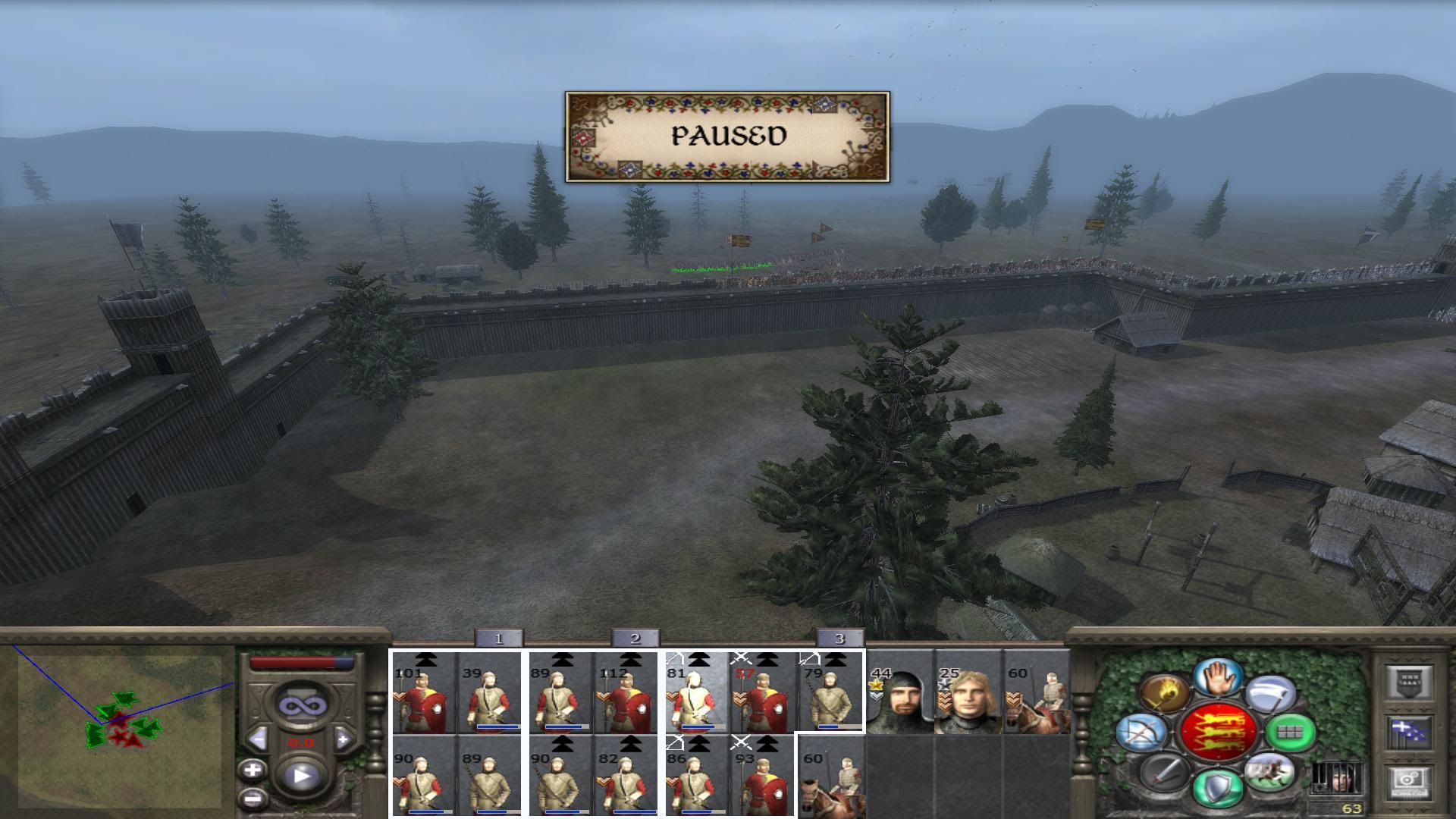Toggle fire at will bow icon
Screen dimensions: 1456x819
point(1141,733)
